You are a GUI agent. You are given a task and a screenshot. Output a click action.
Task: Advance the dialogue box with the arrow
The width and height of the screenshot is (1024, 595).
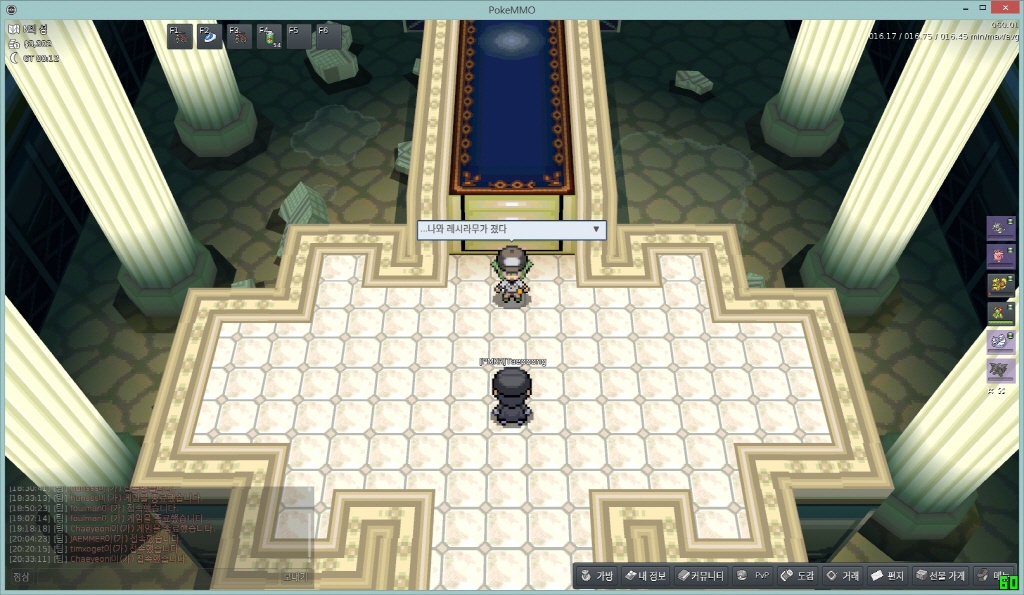596,230
